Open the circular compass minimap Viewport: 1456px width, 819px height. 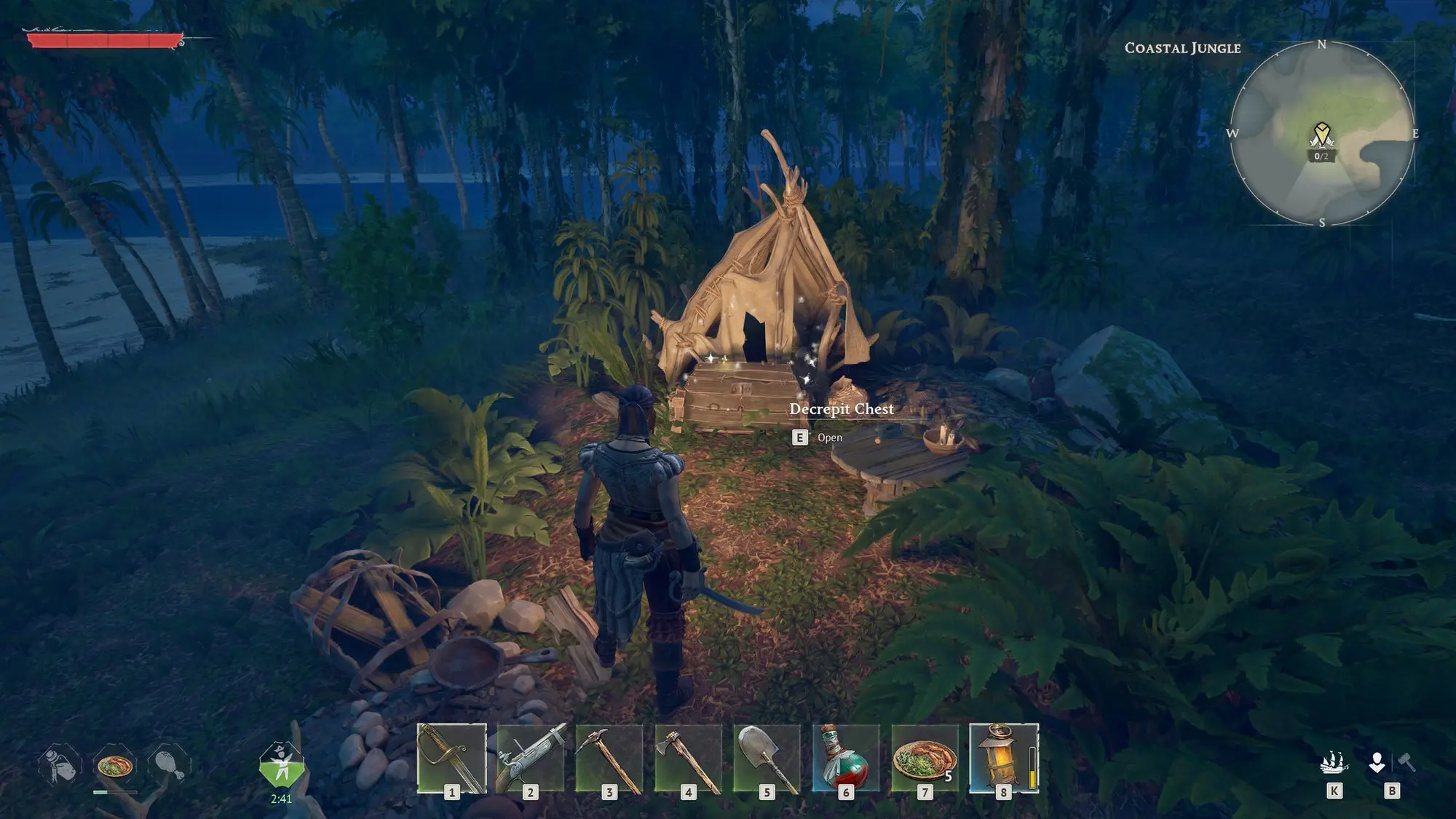coord(1322,133)
